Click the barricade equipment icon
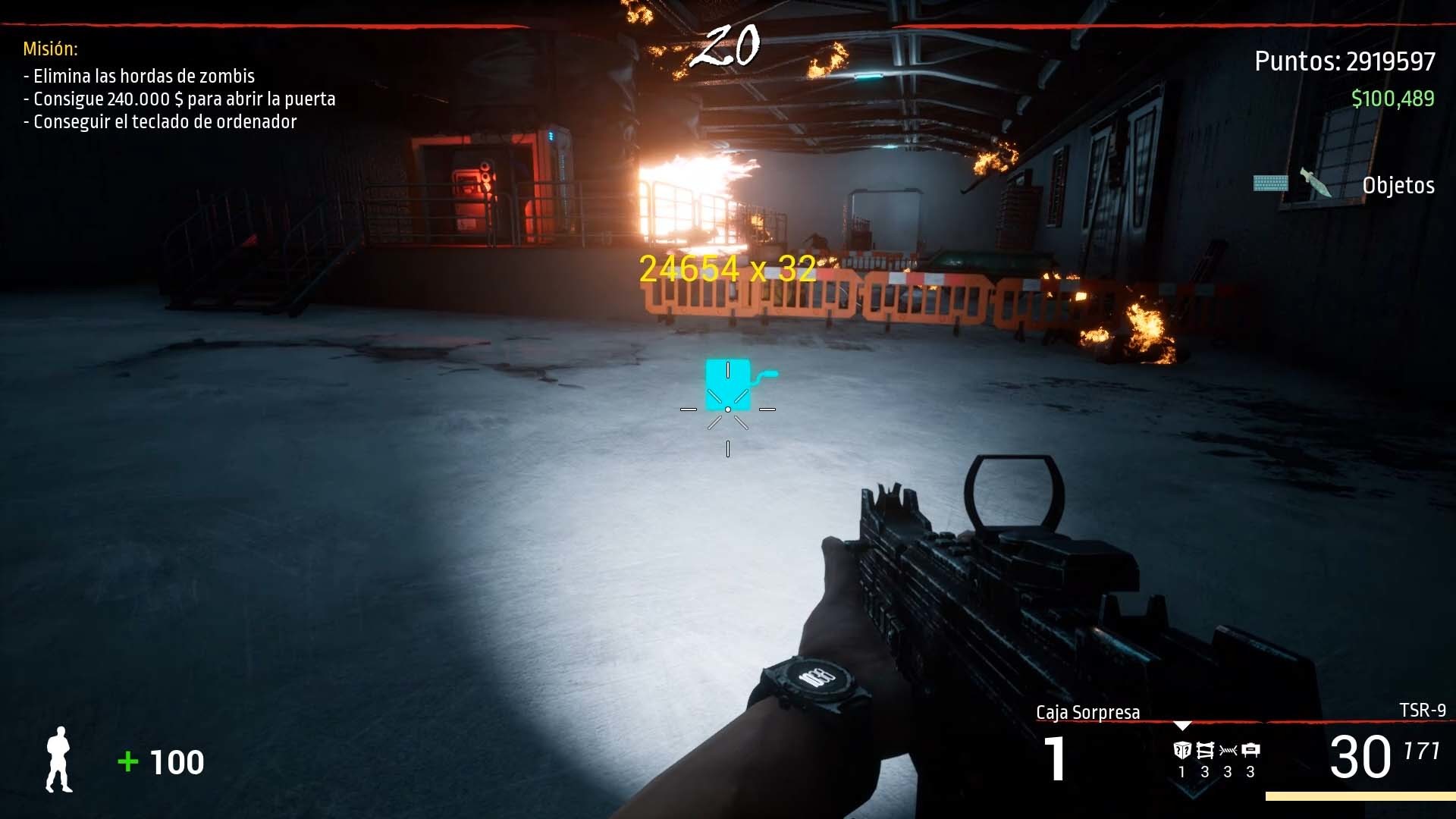 click(1205, 751)
